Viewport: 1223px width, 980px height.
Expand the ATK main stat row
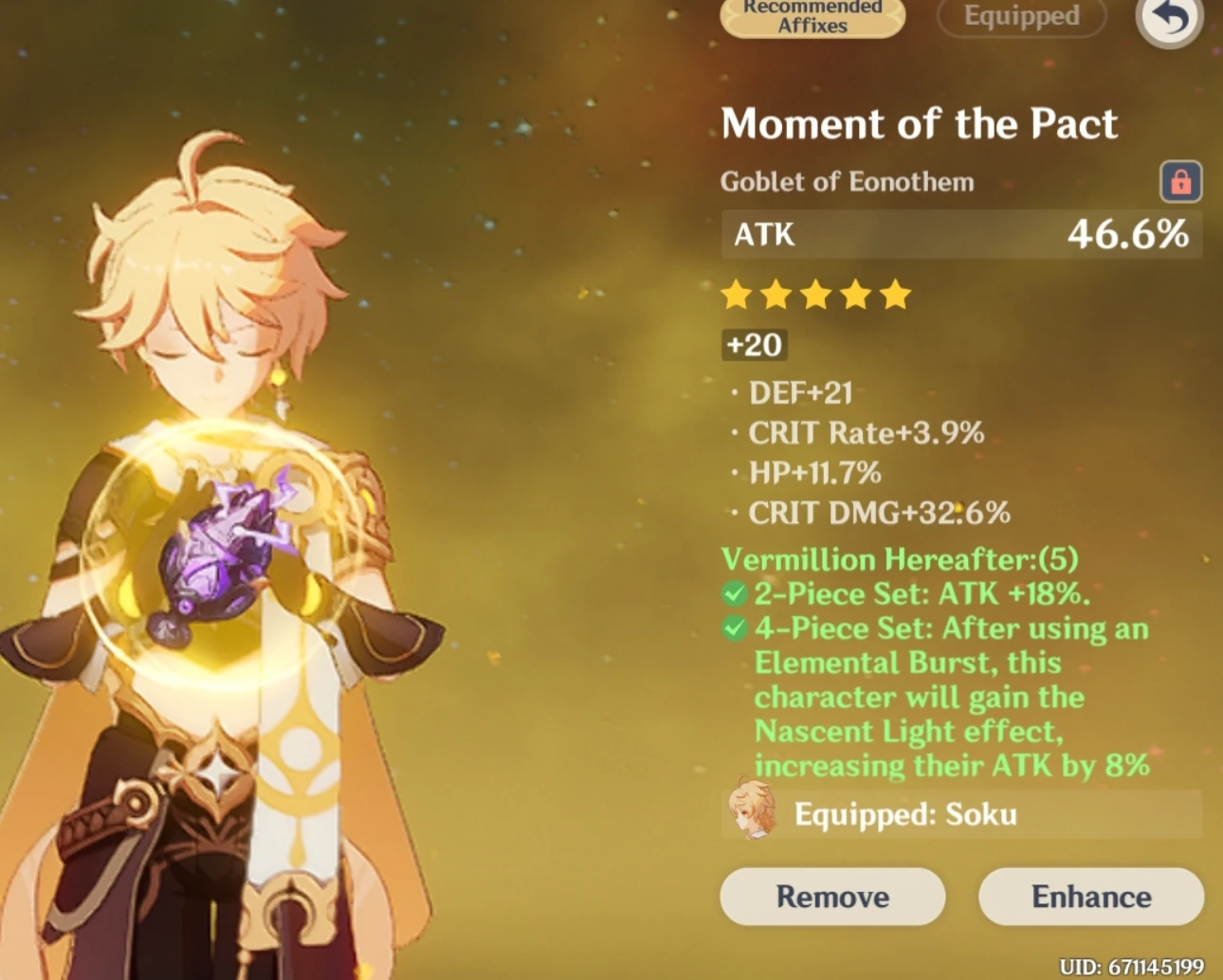coord(961,234)
